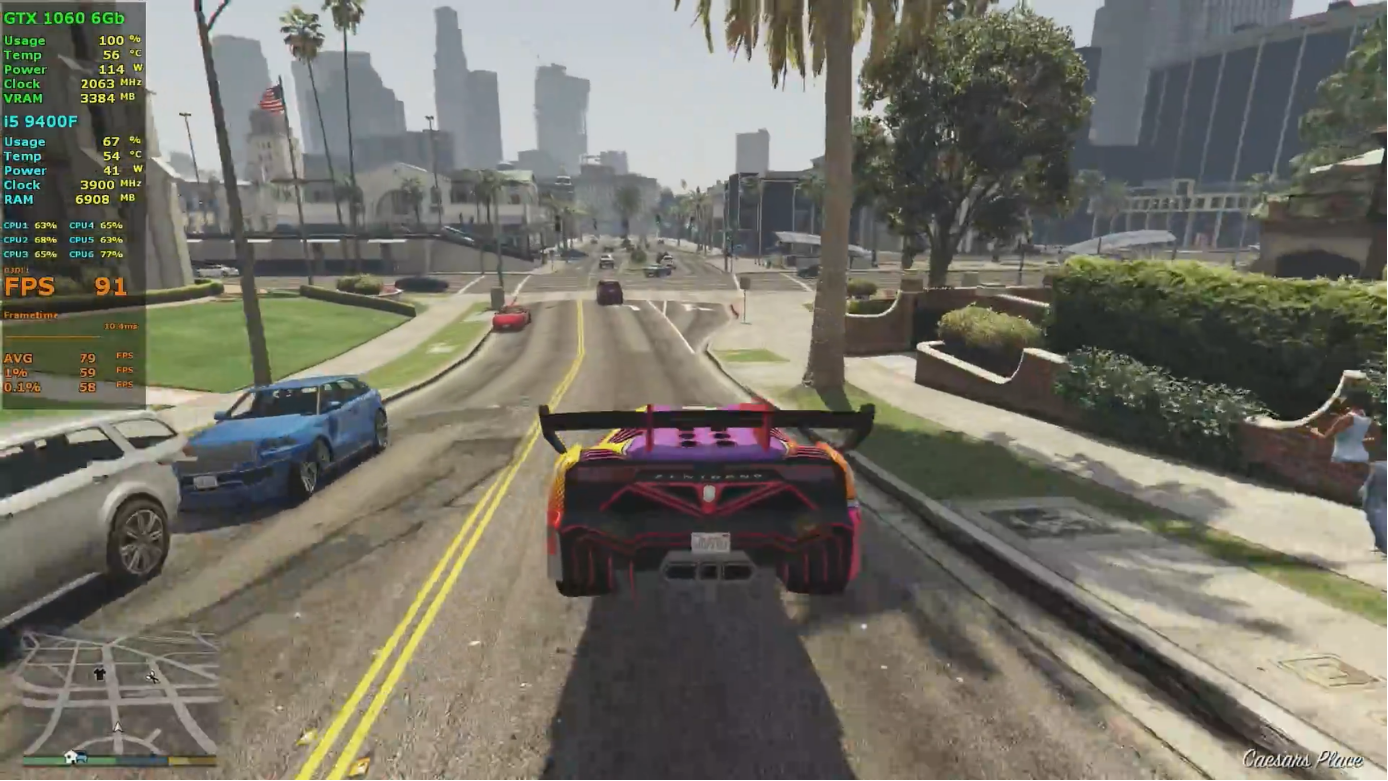Click the AVG 79 FPS statistic

pos(55,357)
